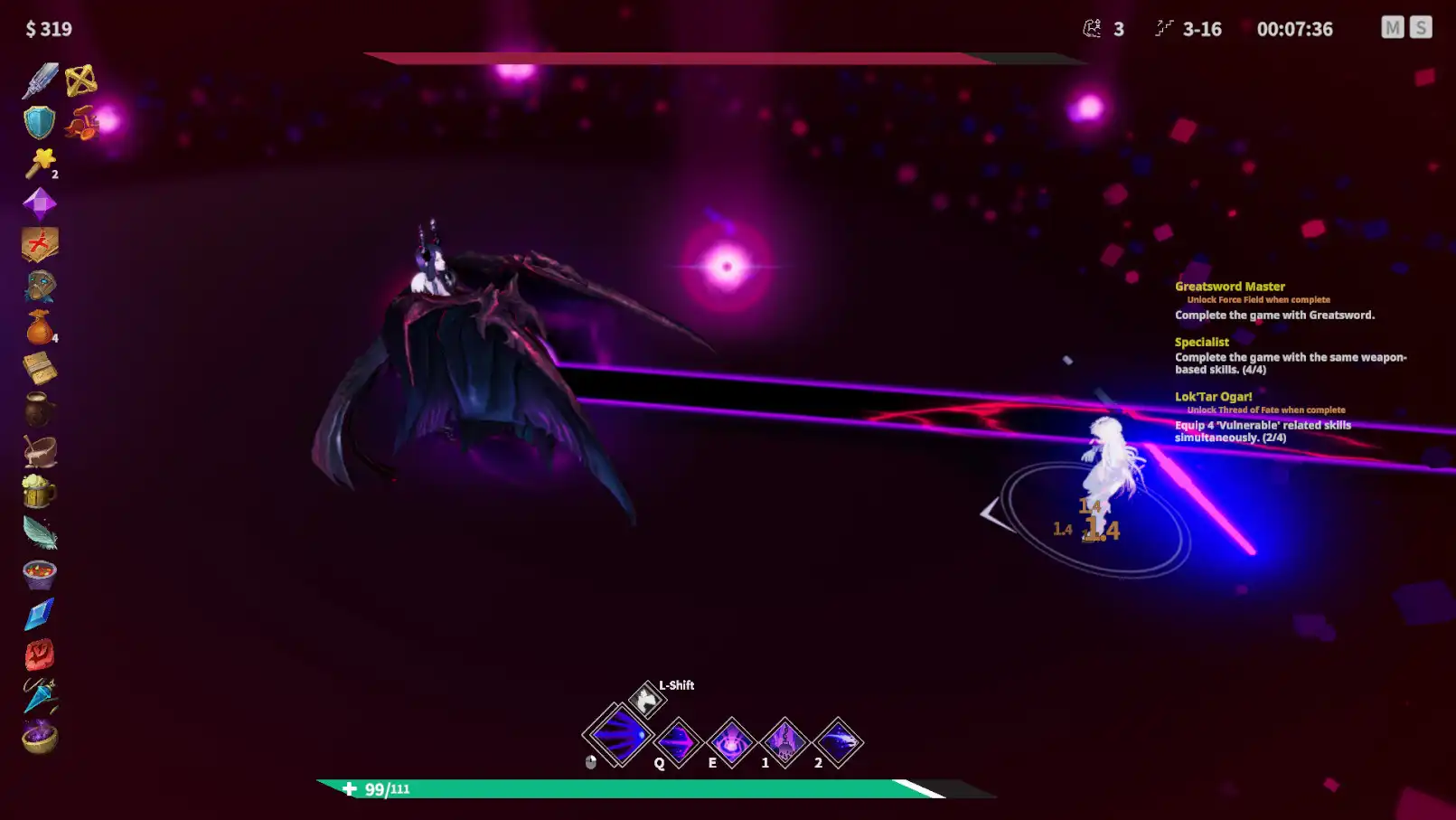Click the coin pouch item showing x4

pyautogui.click(x=38, y=327)
